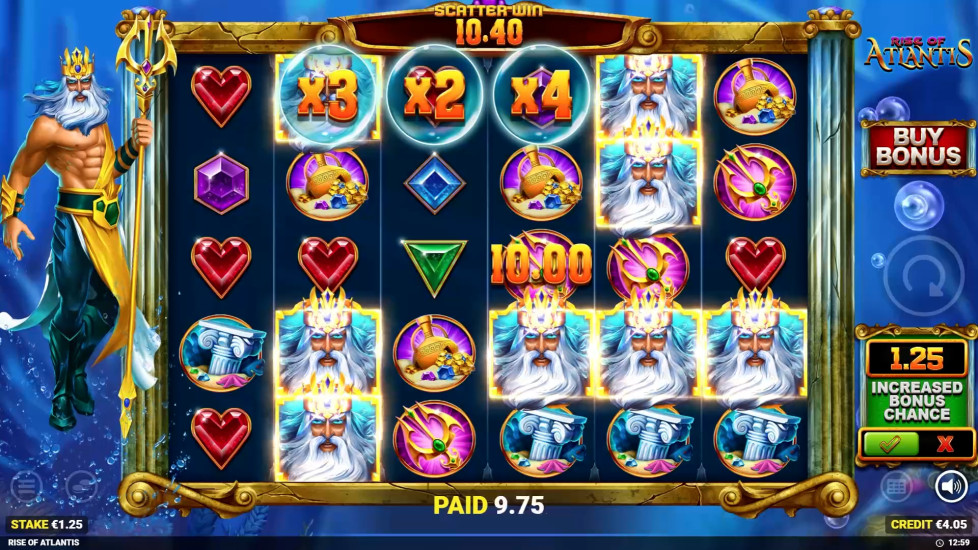Open the paytable grid icon
978x550 pixels.
point(897,487)
